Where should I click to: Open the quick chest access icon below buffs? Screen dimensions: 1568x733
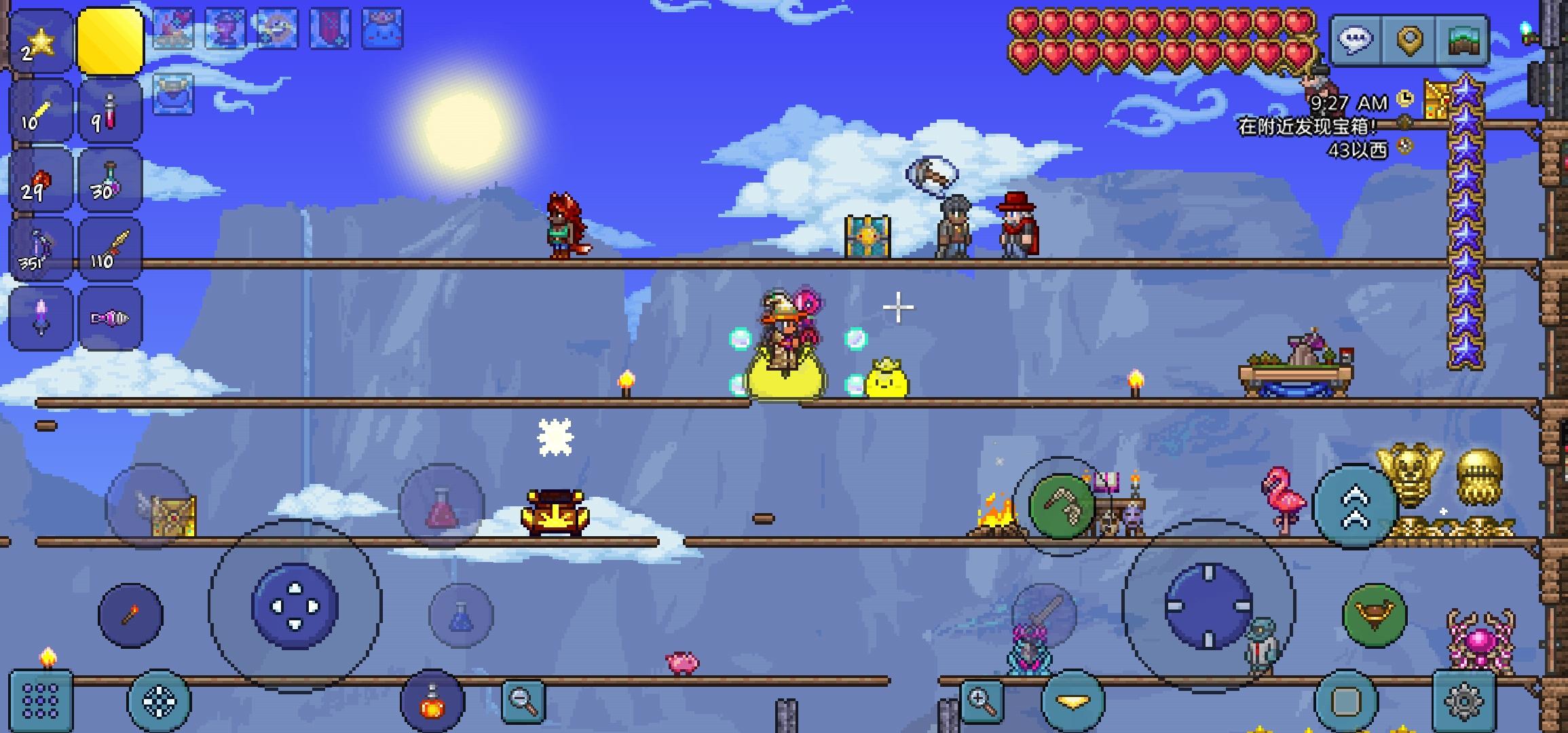click(174, 95)
